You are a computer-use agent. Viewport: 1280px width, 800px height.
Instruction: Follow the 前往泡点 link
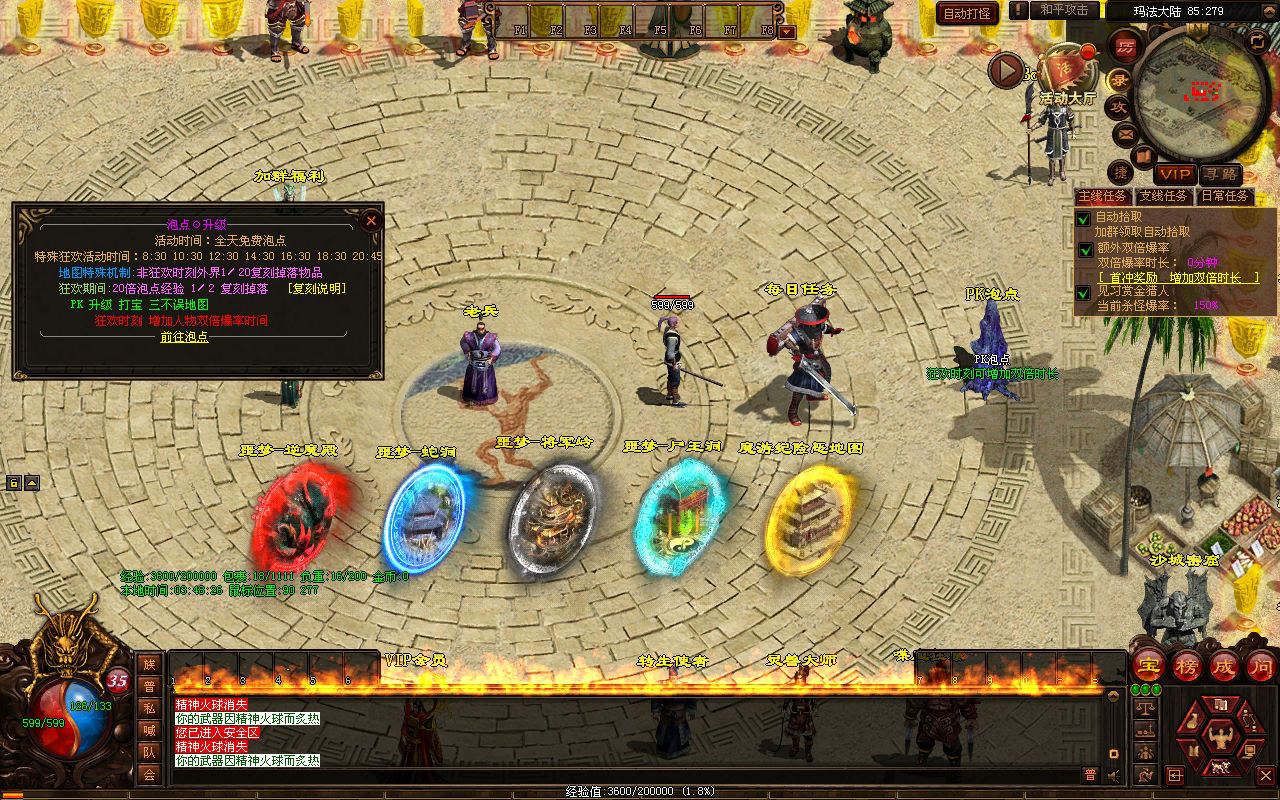click(x=185, y=337)
